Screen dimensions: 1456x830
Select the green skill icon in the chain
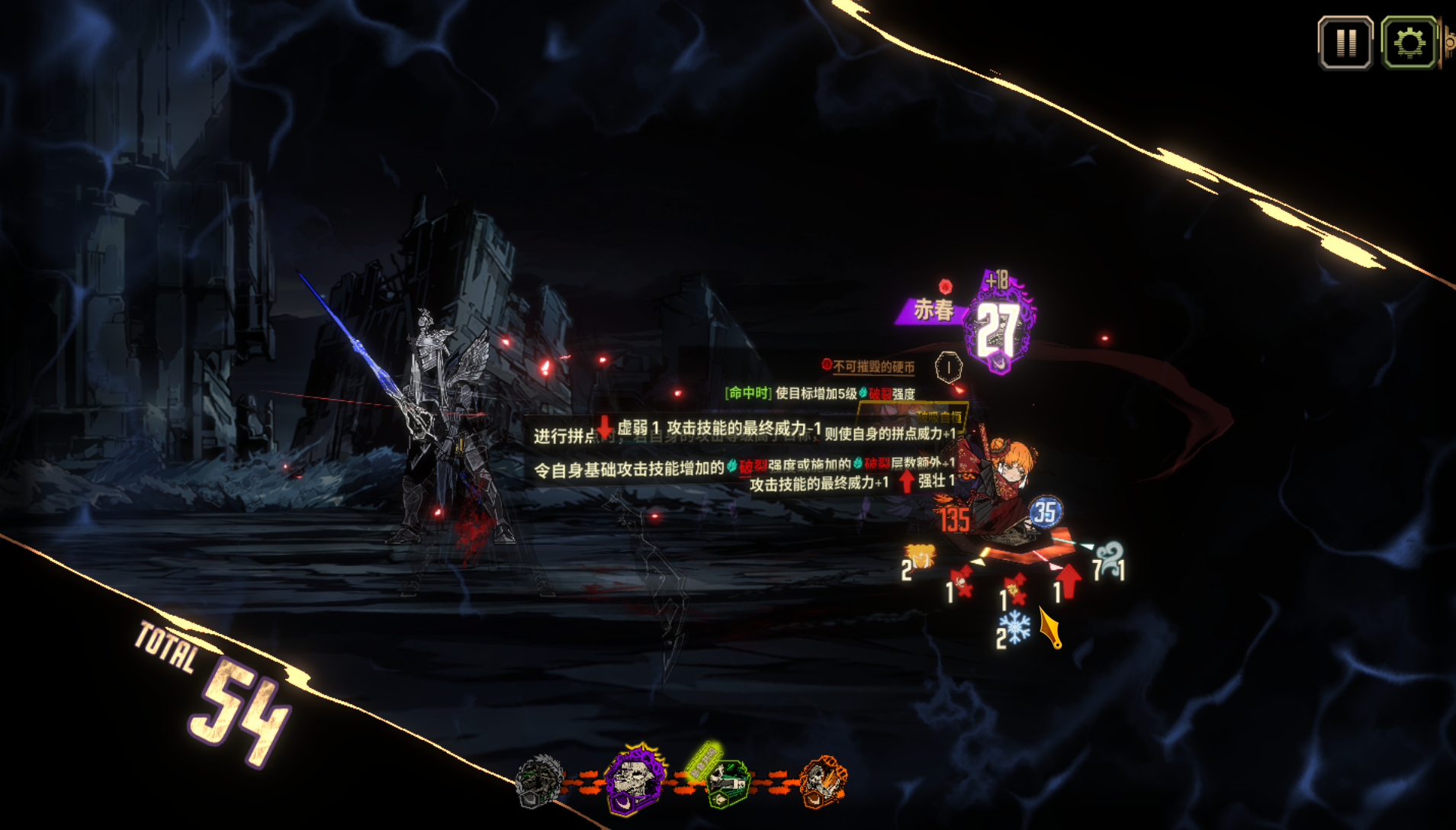[x=726, y=783]
